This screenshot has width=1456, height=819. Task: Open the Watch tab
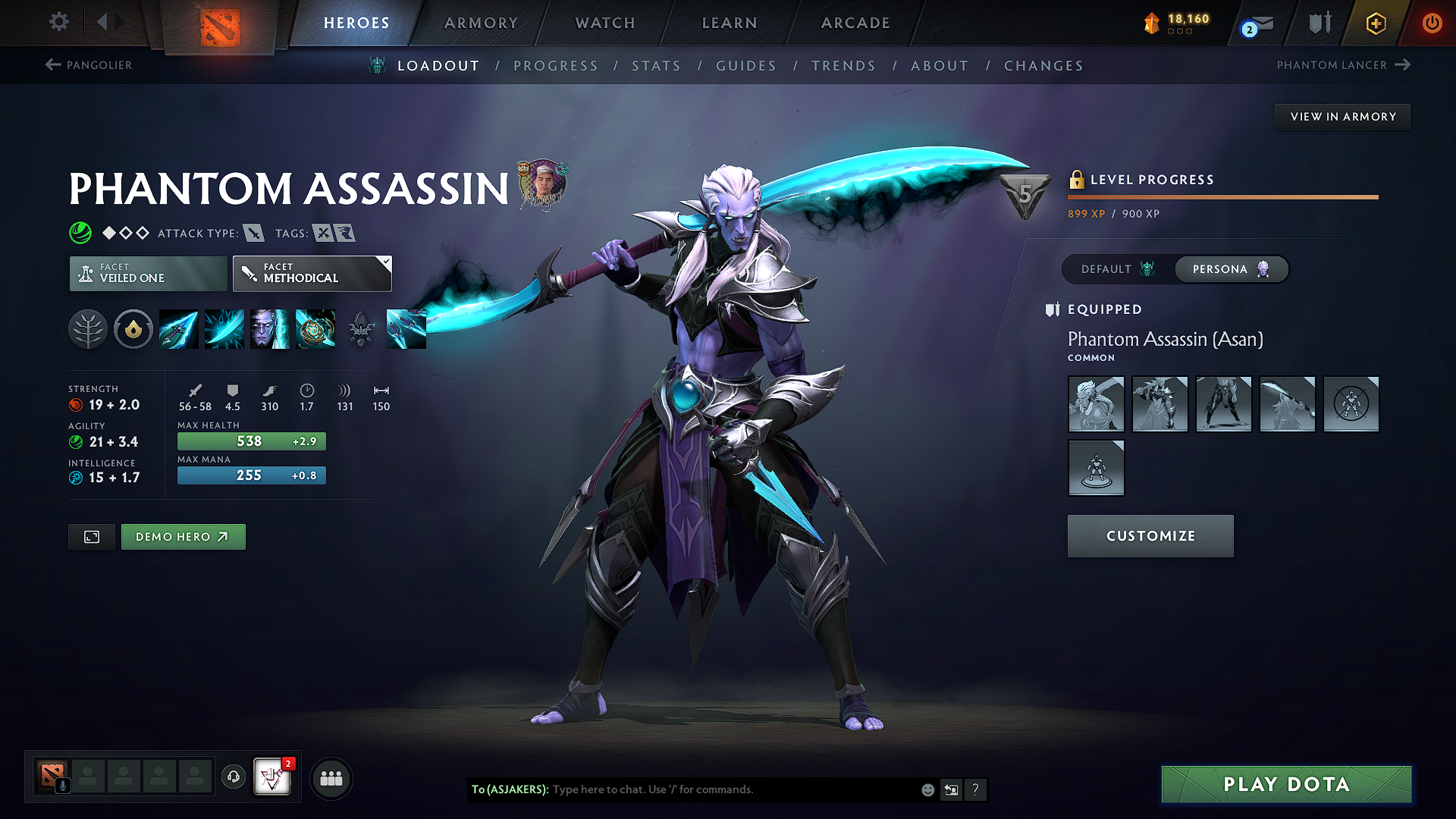click(605, 23)
